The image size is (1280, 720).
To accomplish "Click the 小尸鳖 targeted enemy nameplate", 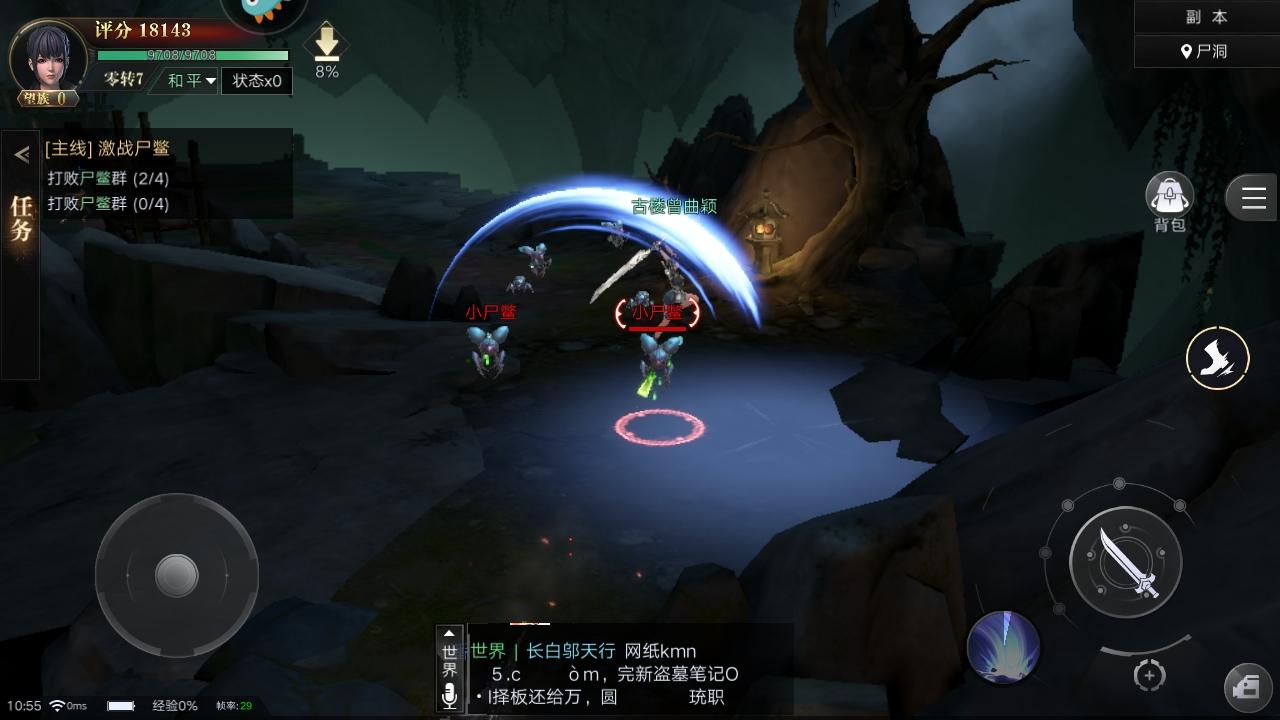I will tap(655, 312).
